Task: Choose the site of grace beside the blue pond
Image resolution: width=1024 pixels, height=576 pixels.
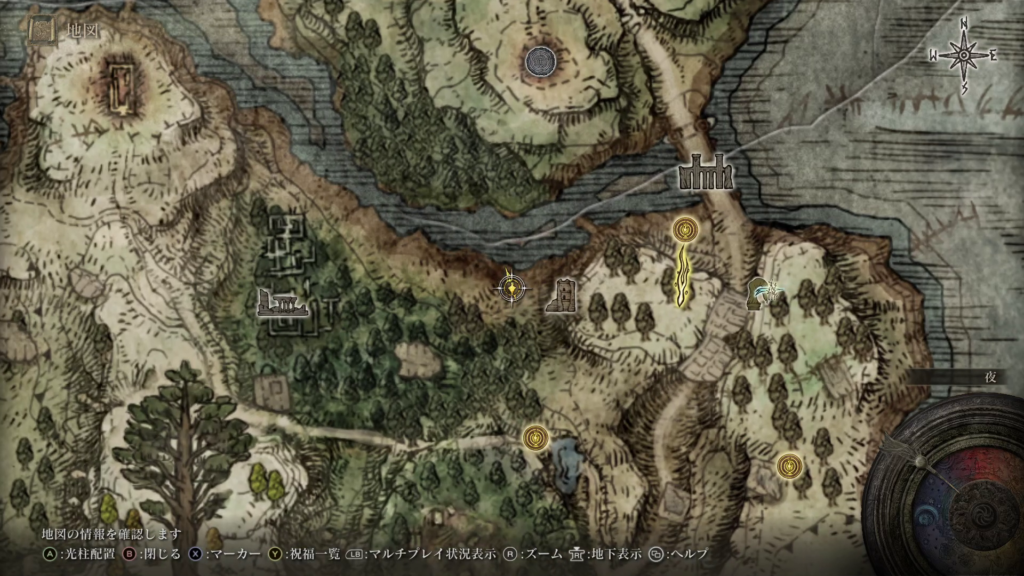Action: pyautogui.click(x=537, y=436)
